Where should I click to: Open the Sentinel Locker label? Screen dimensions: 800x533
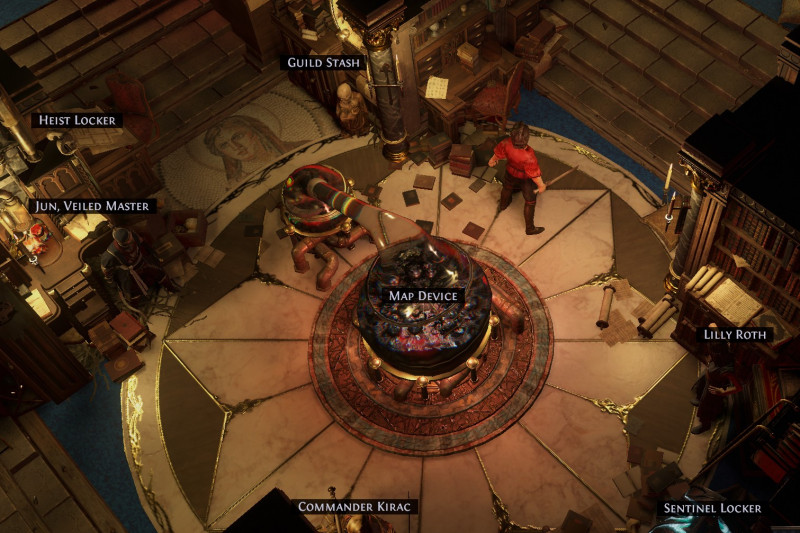(x=712, y=508)
